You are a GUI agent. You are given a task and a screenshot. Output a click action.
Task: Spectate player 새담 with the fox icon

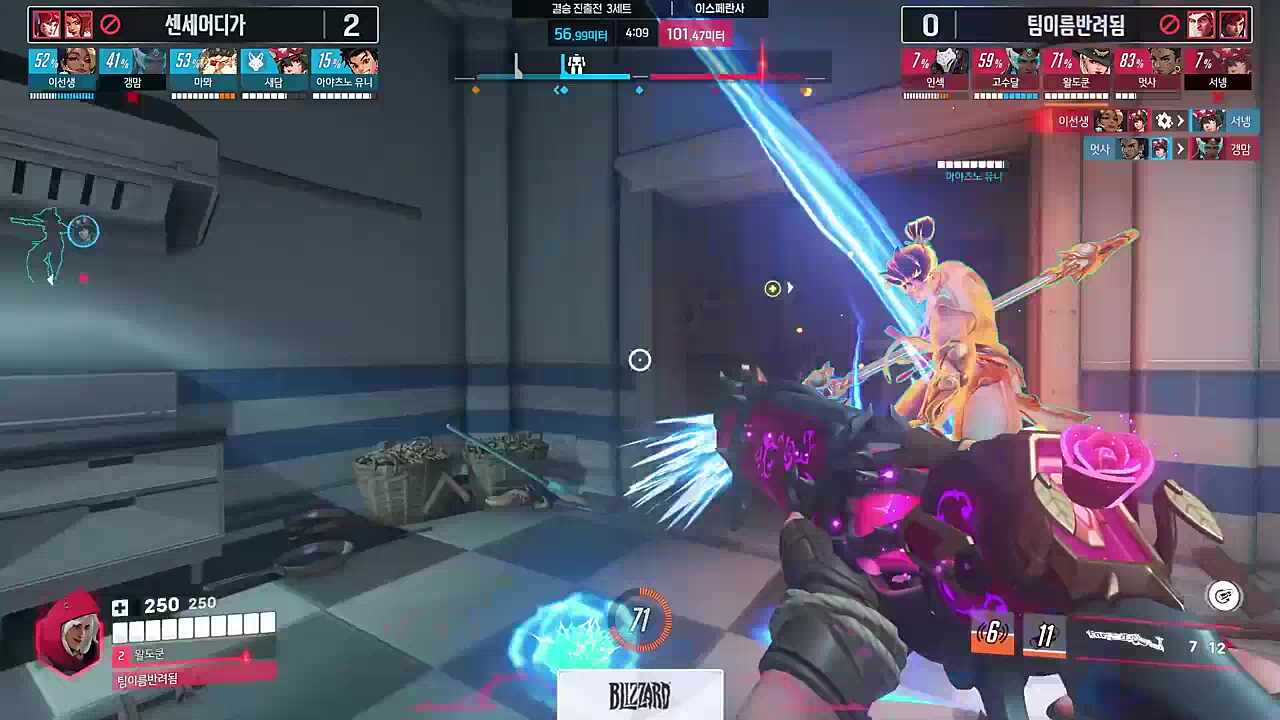[274, 68]
